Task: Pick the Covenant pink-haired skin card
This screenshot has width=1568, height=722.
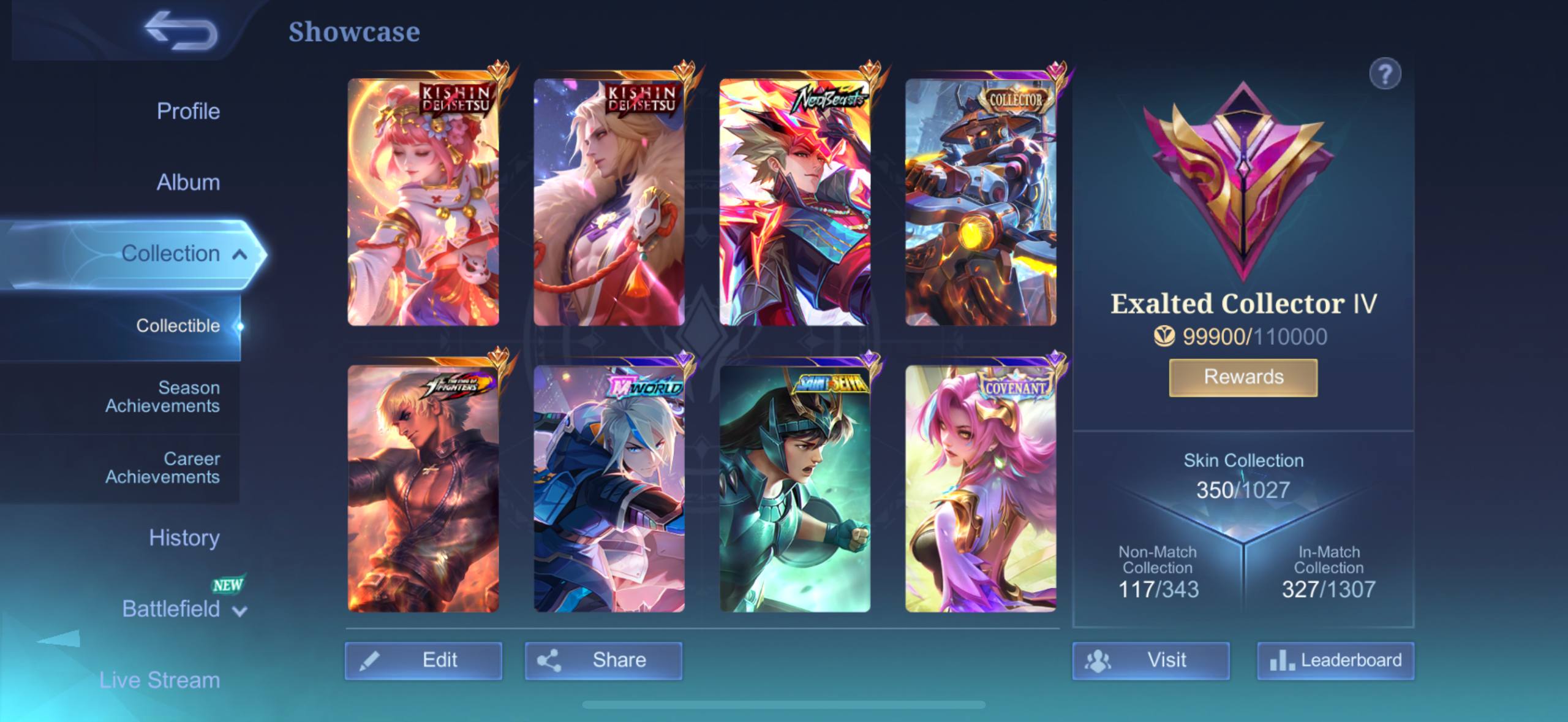Action: (981, 488)
